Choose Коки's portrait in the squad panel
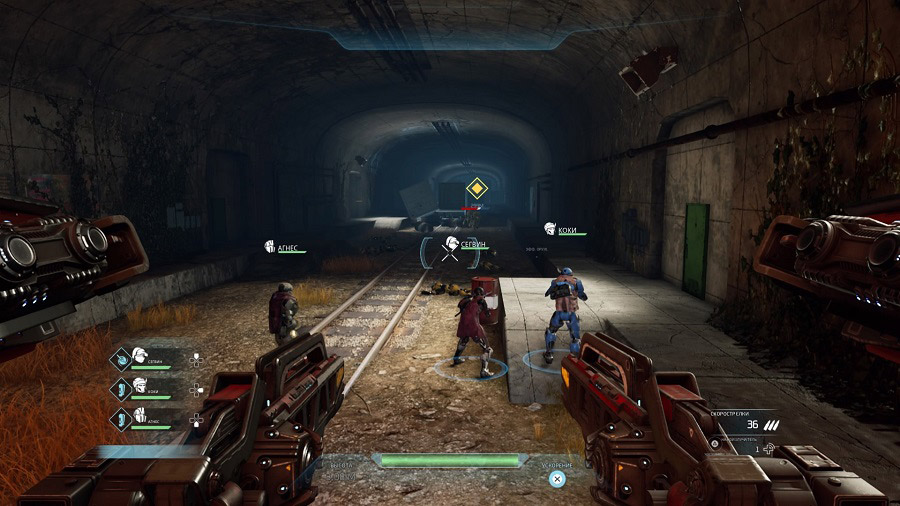The width and height of the screenshot is (900, 506). pos(141,385)
